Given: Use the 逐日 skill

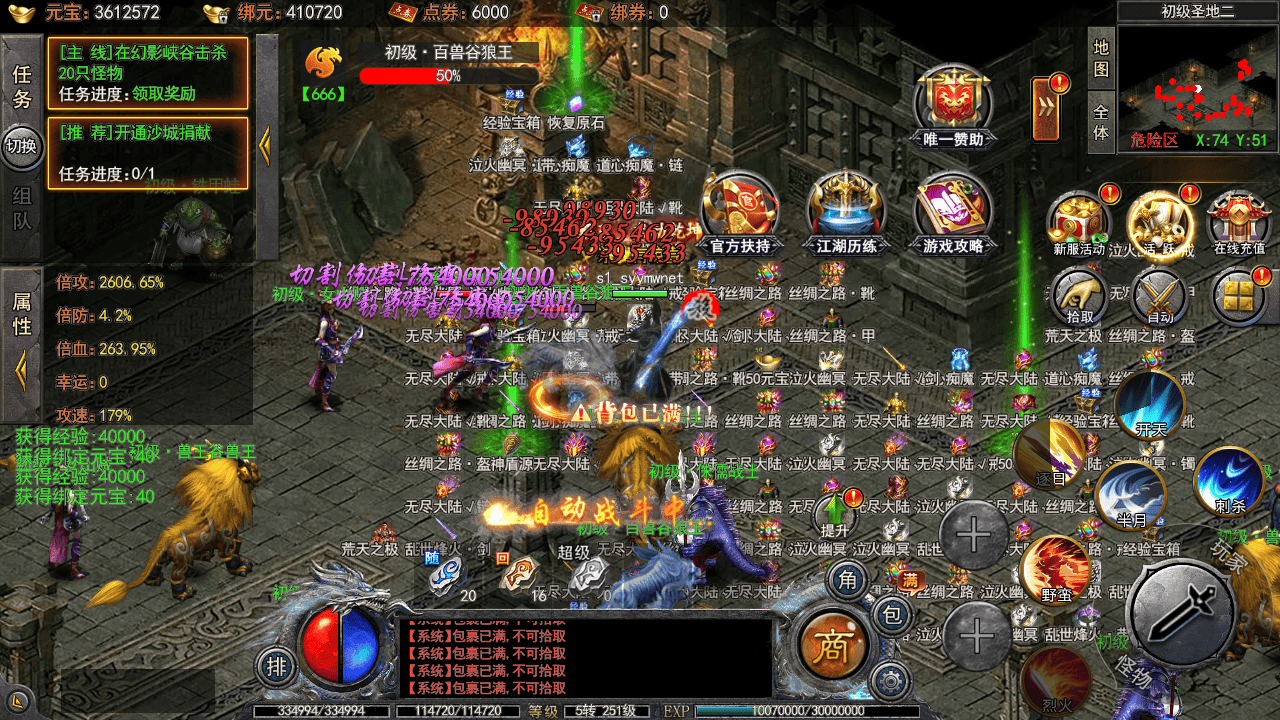Looking at the screenshot, I should pyautogui.click(x=1050, y=453).
